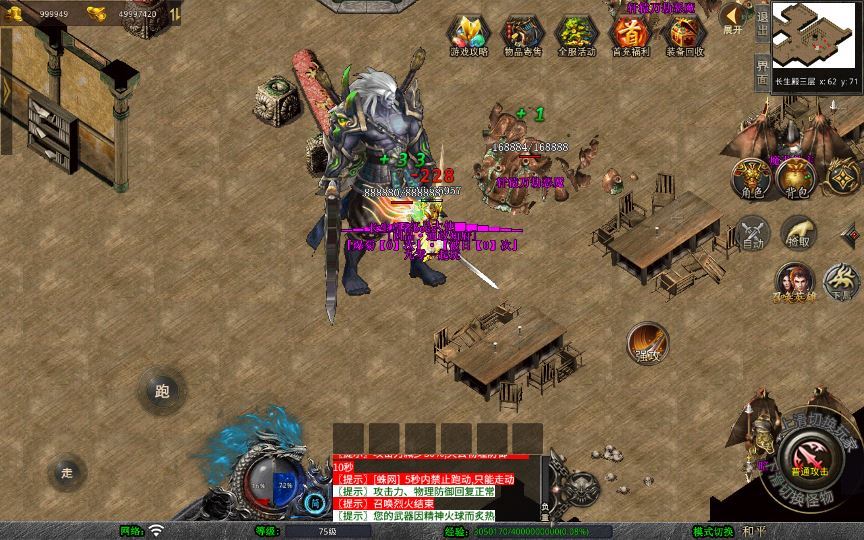Open the 游戏攻略 game guide icon
The image size is (864, 540).
[x=466, y=37]
